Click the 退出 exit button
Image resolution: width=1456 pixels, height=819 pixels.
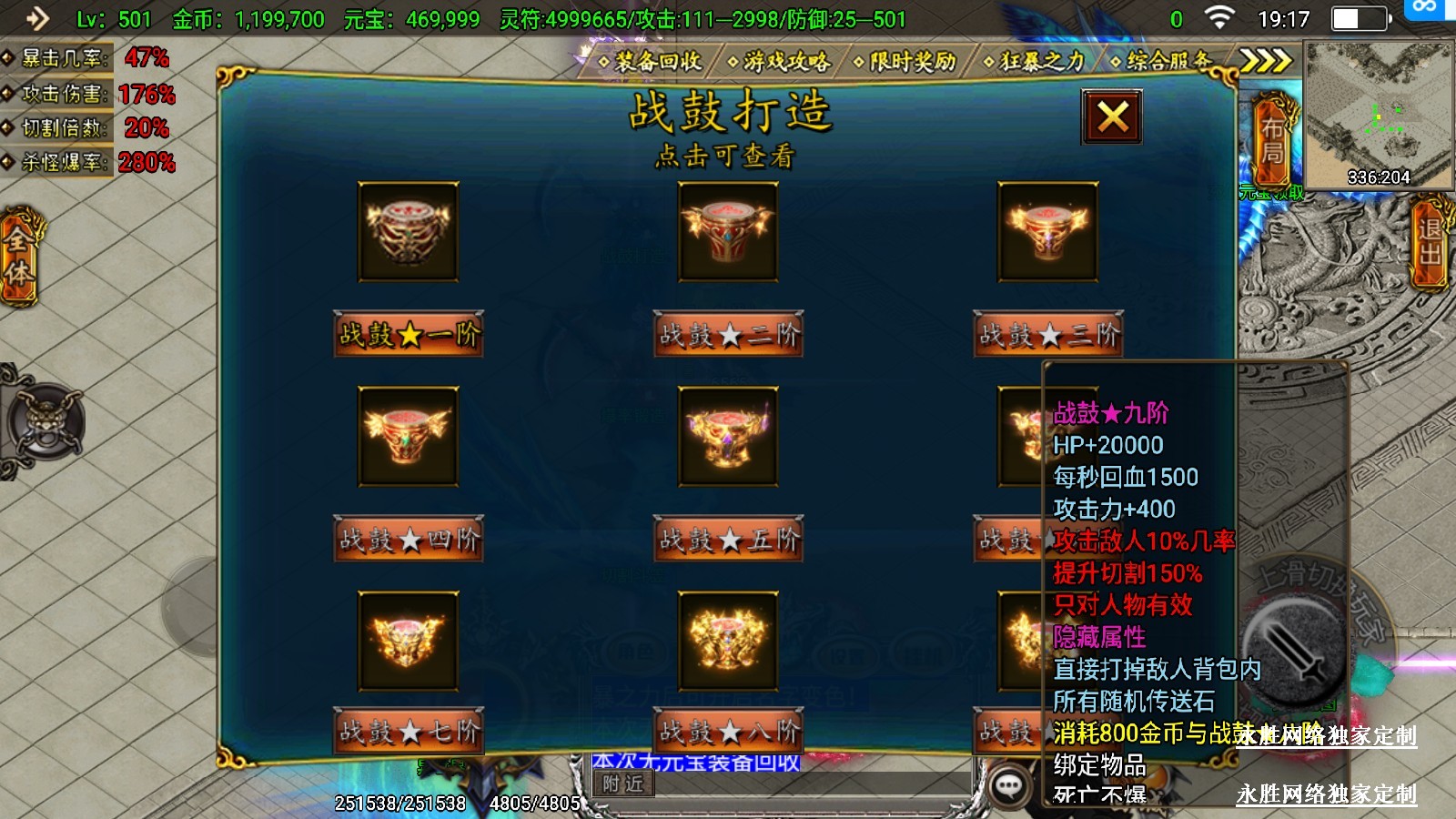[x=1430, y=242]
